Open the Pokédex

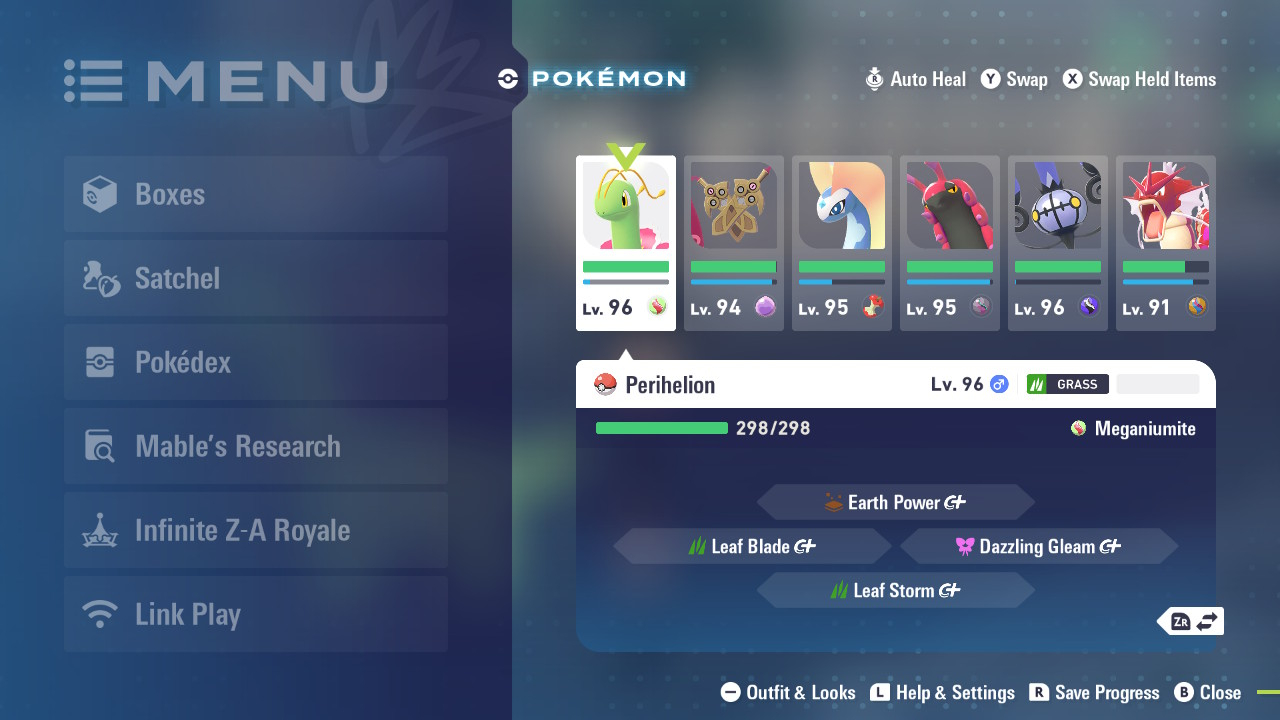tap(255, 362)
